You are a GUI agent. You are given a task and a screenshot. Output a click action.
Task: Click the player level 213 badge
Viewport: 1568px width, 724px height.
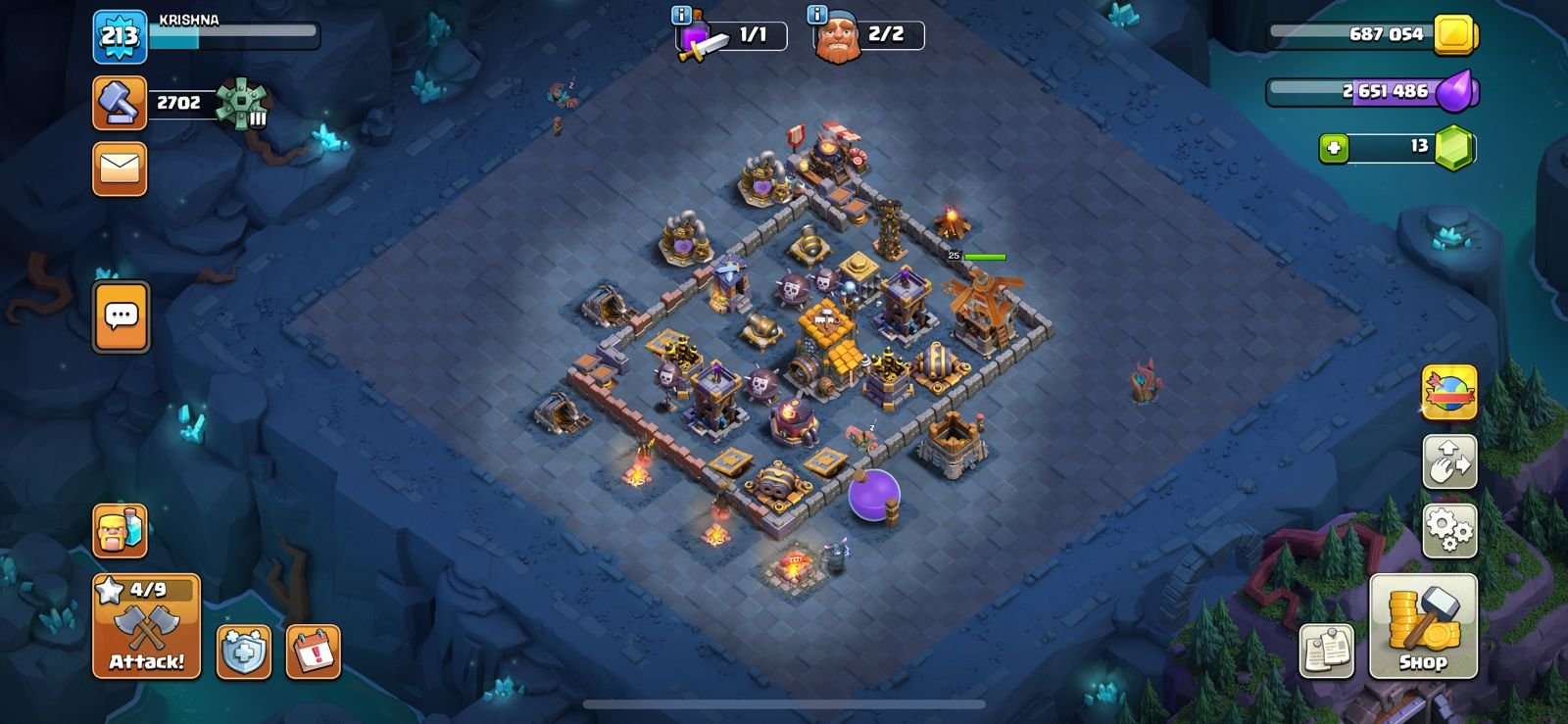coord(120,37)
